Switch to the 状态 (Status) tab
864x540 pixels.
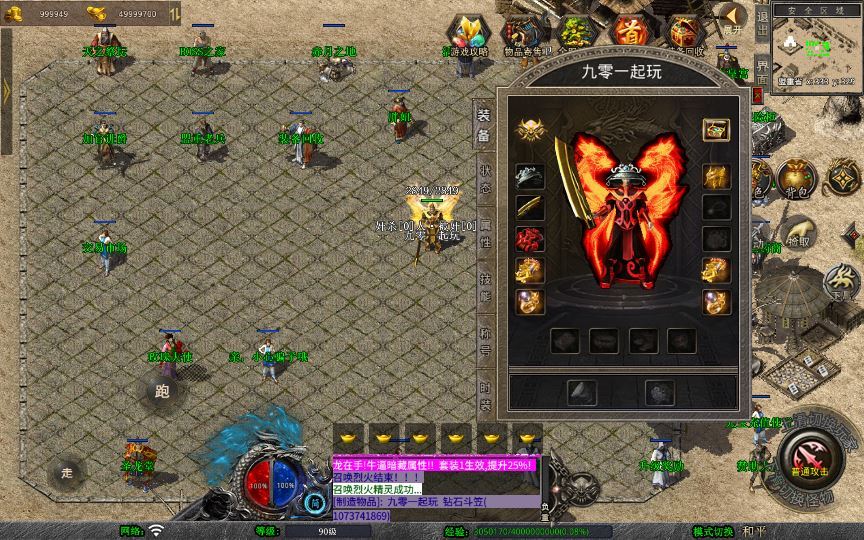[485, 180]
